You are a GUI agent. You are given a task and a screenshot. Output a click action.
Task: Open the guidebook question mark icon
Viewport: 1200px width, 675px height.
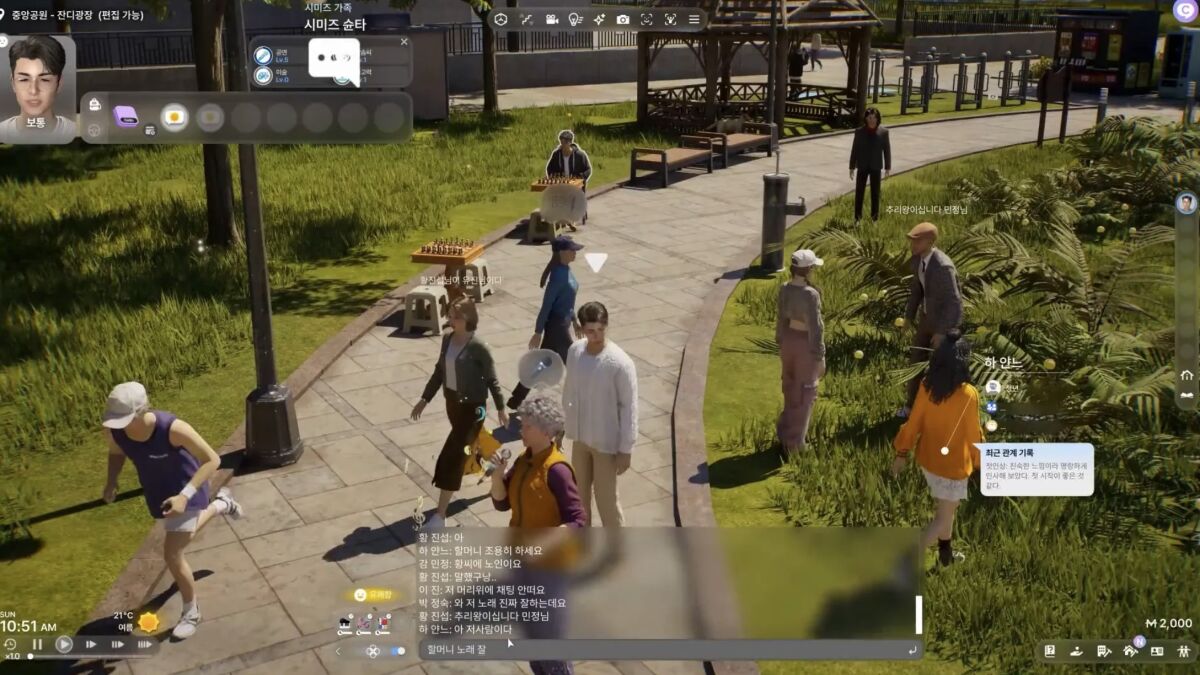point(1050,651)
